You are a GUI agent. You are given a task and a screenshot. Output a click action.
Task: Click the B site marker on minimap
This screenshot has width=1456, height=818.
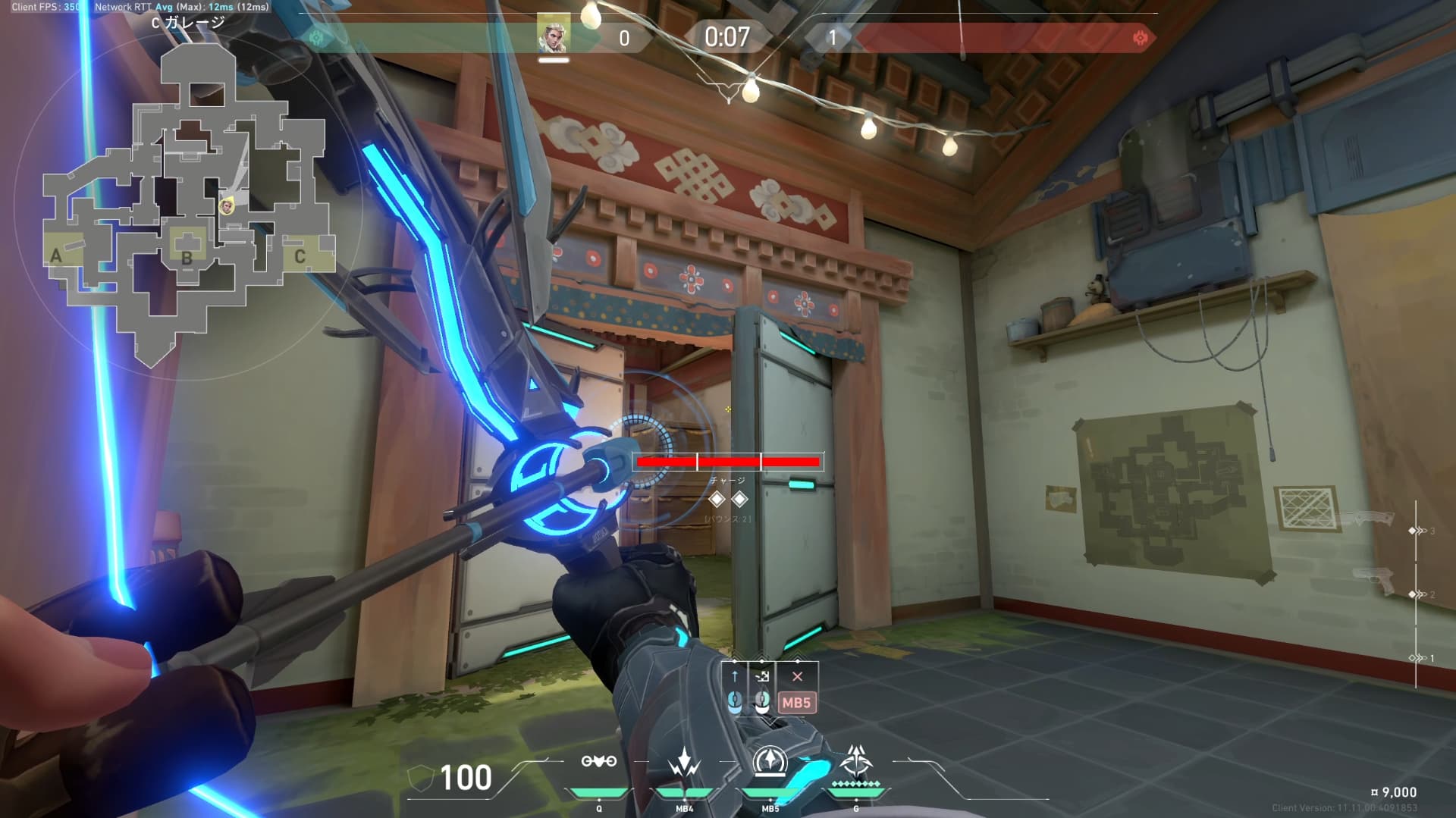[187, 257]
